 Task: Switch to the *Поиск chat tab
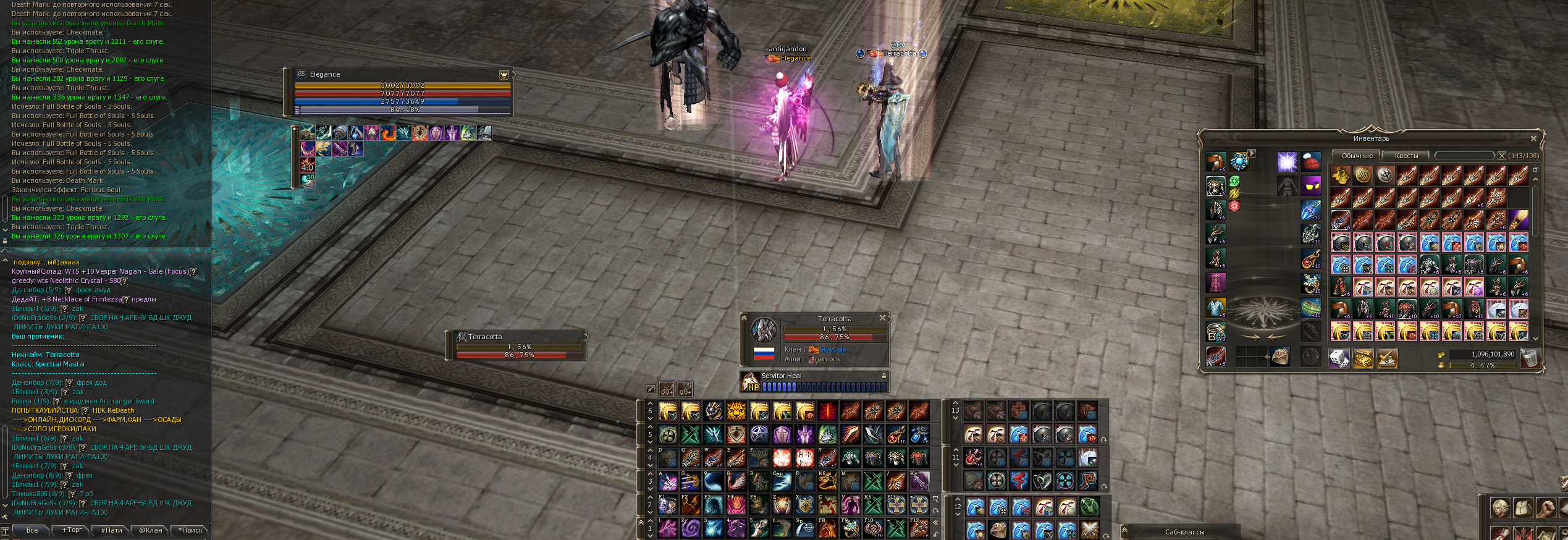click(190, 530)
